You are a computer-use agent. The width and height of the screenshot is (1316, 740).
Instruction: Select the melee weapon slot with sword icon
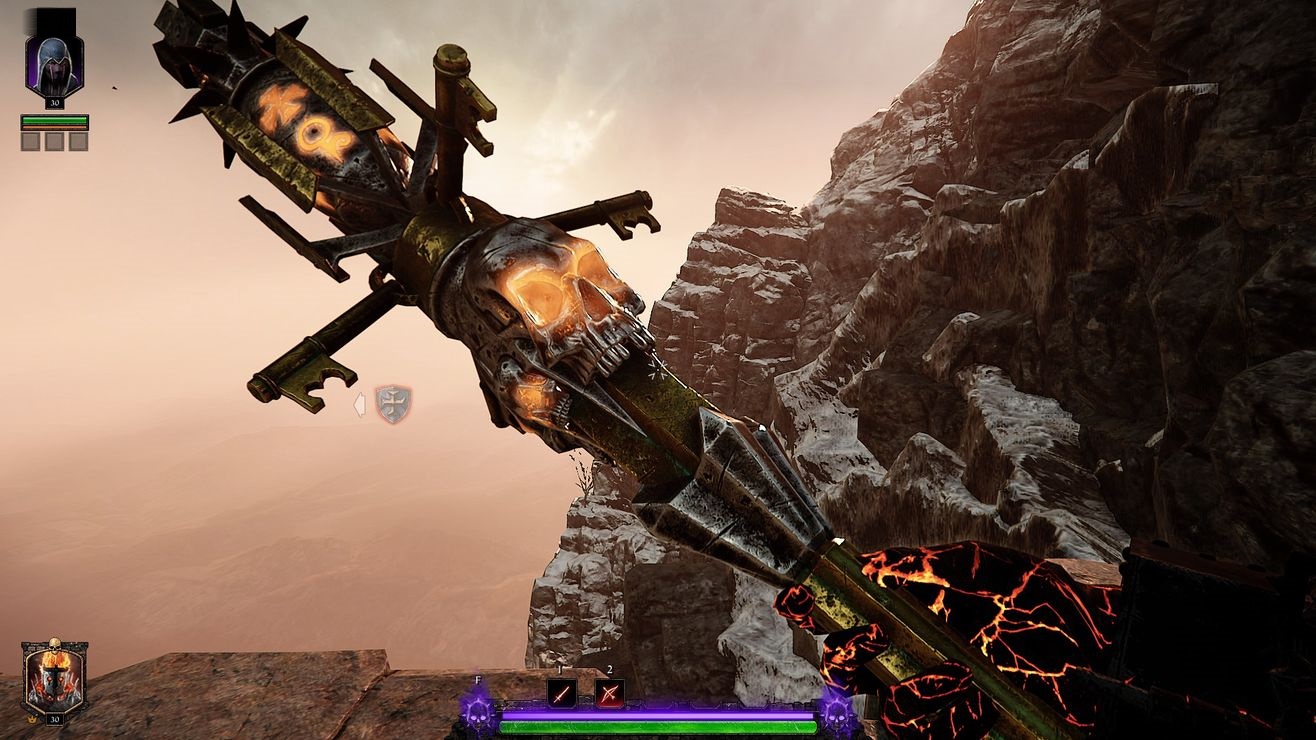coord(561,693)
